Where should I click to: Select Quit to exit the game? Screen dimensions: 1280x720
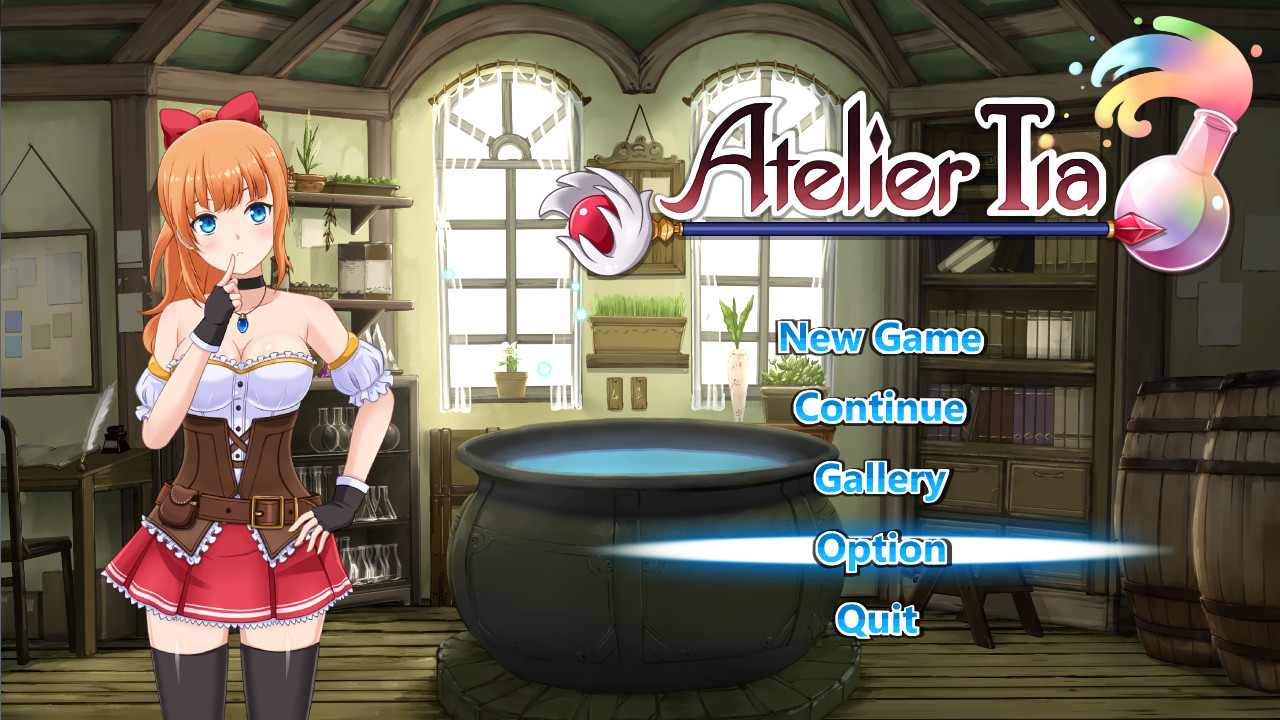875,620
